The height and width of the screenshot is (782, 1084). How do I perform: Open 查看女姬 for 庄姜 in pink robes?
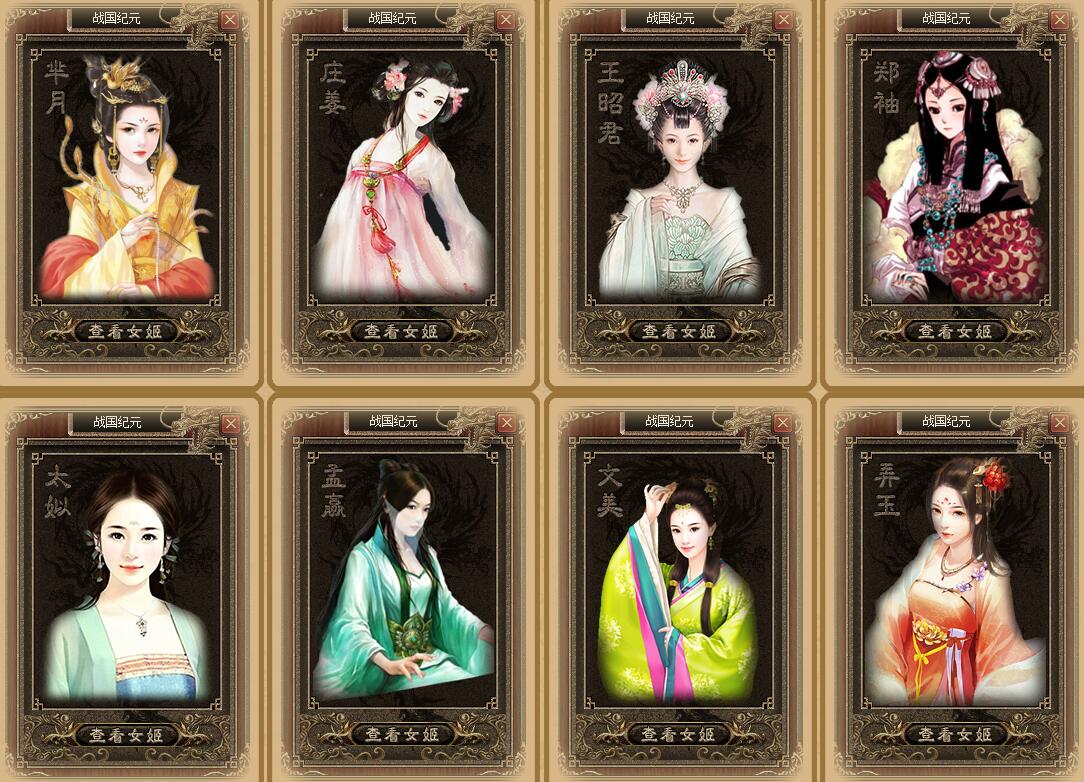tap(402, 331)
